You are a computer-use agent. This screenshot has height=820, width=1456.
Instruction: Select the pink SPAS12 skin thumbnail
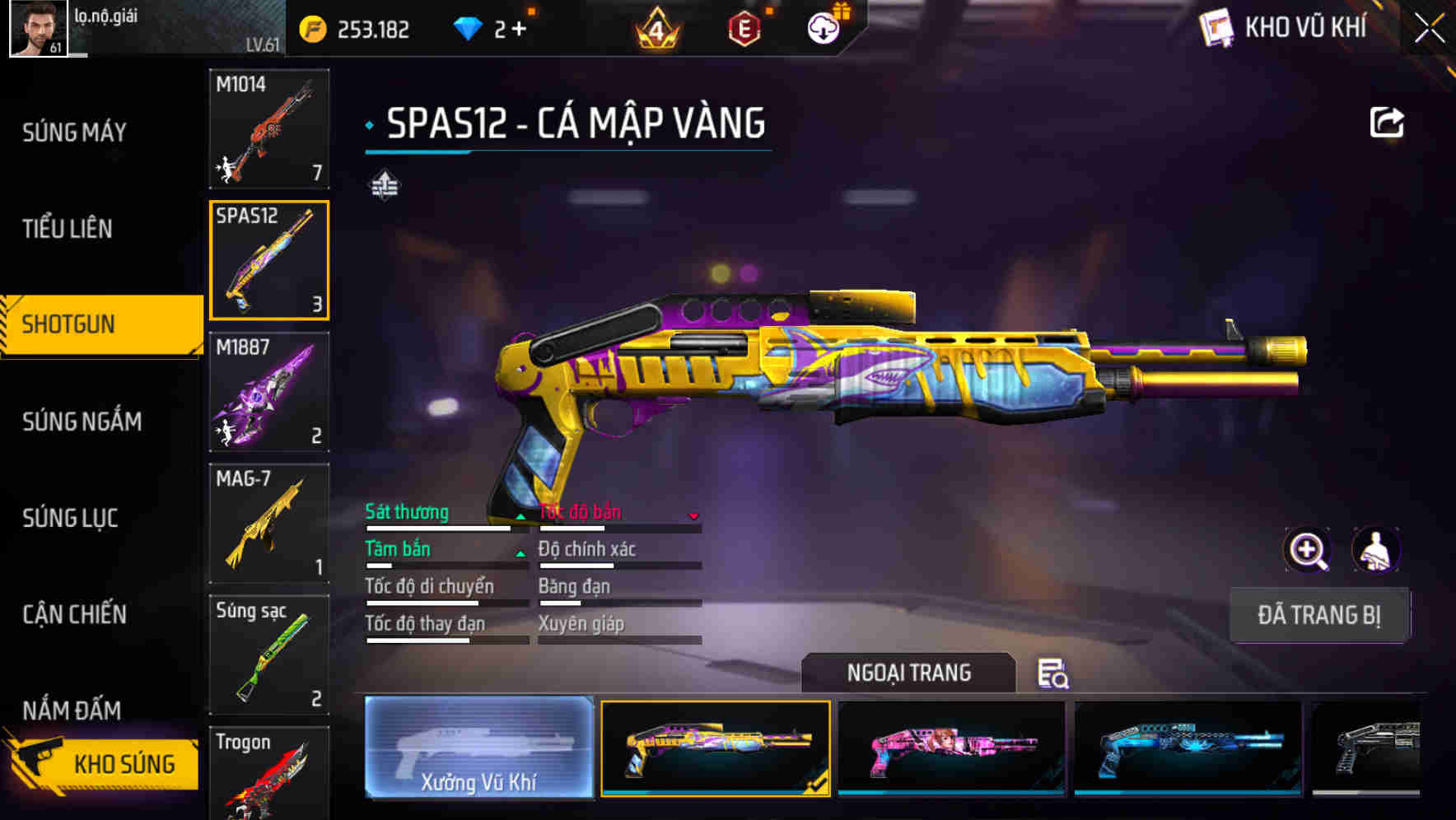[951, 748]
